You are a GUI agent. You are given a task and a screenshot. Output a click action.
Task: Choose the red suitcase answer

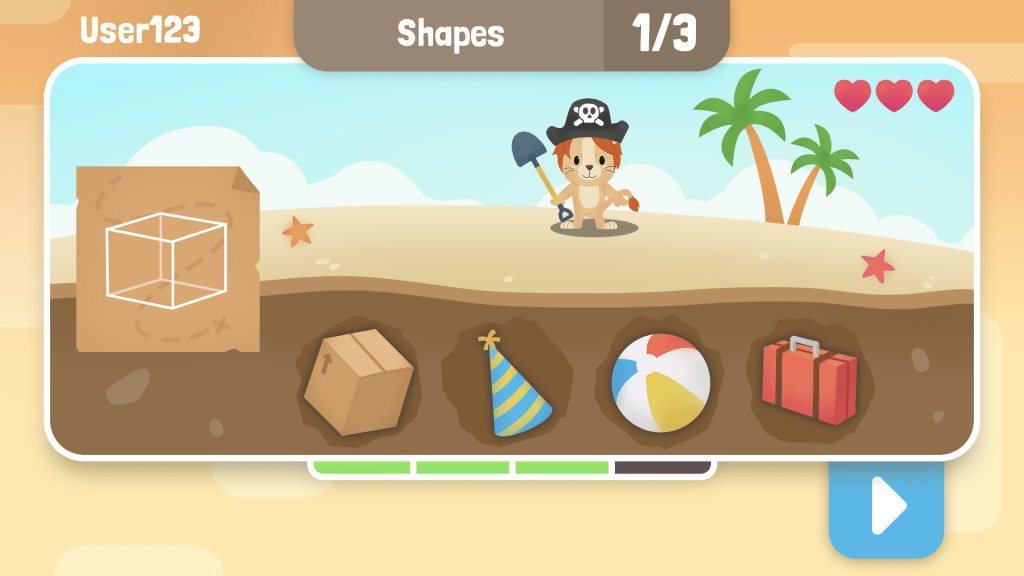click(809, 380)
